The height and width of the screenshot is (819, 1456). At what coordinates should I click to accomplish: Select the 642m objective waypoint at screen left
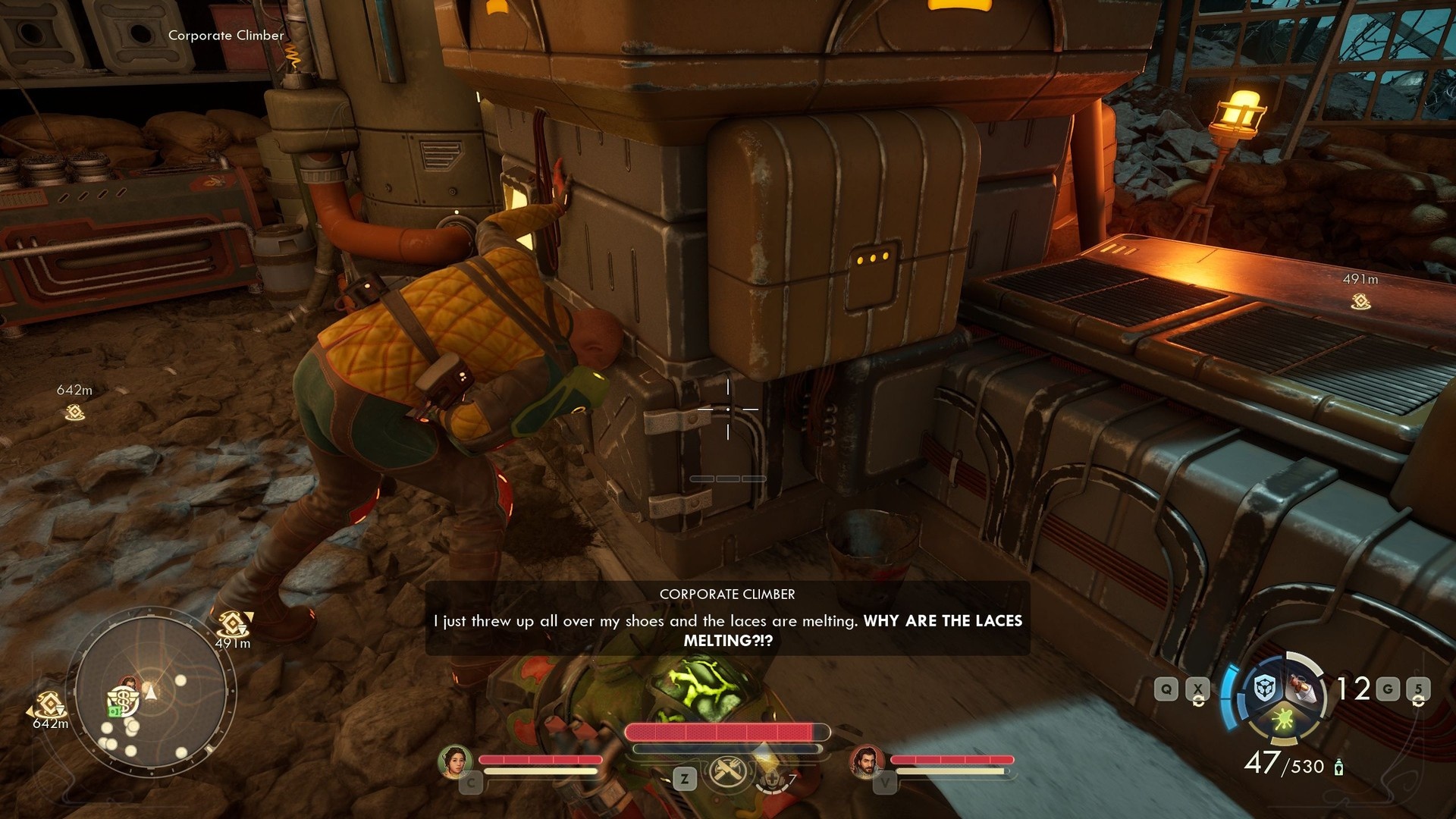[74, 412]
